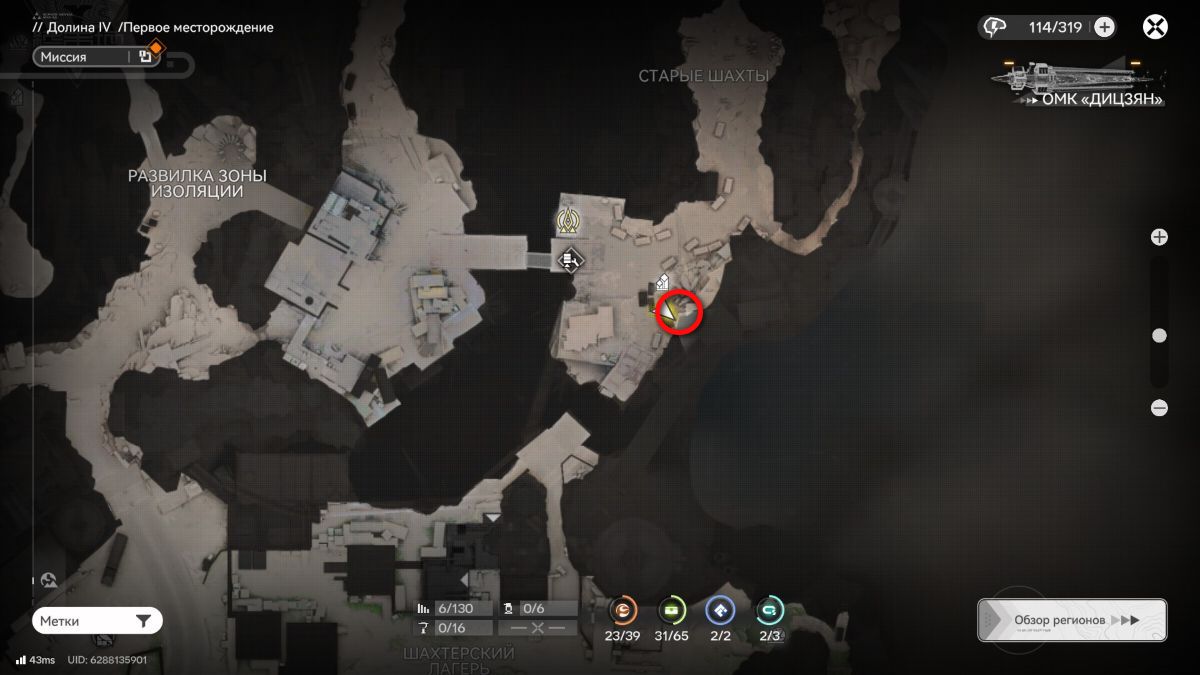Screen dimensions: 1200x675
Task: Click the green chest counter icon 31/65
Action: click(671, 610)
